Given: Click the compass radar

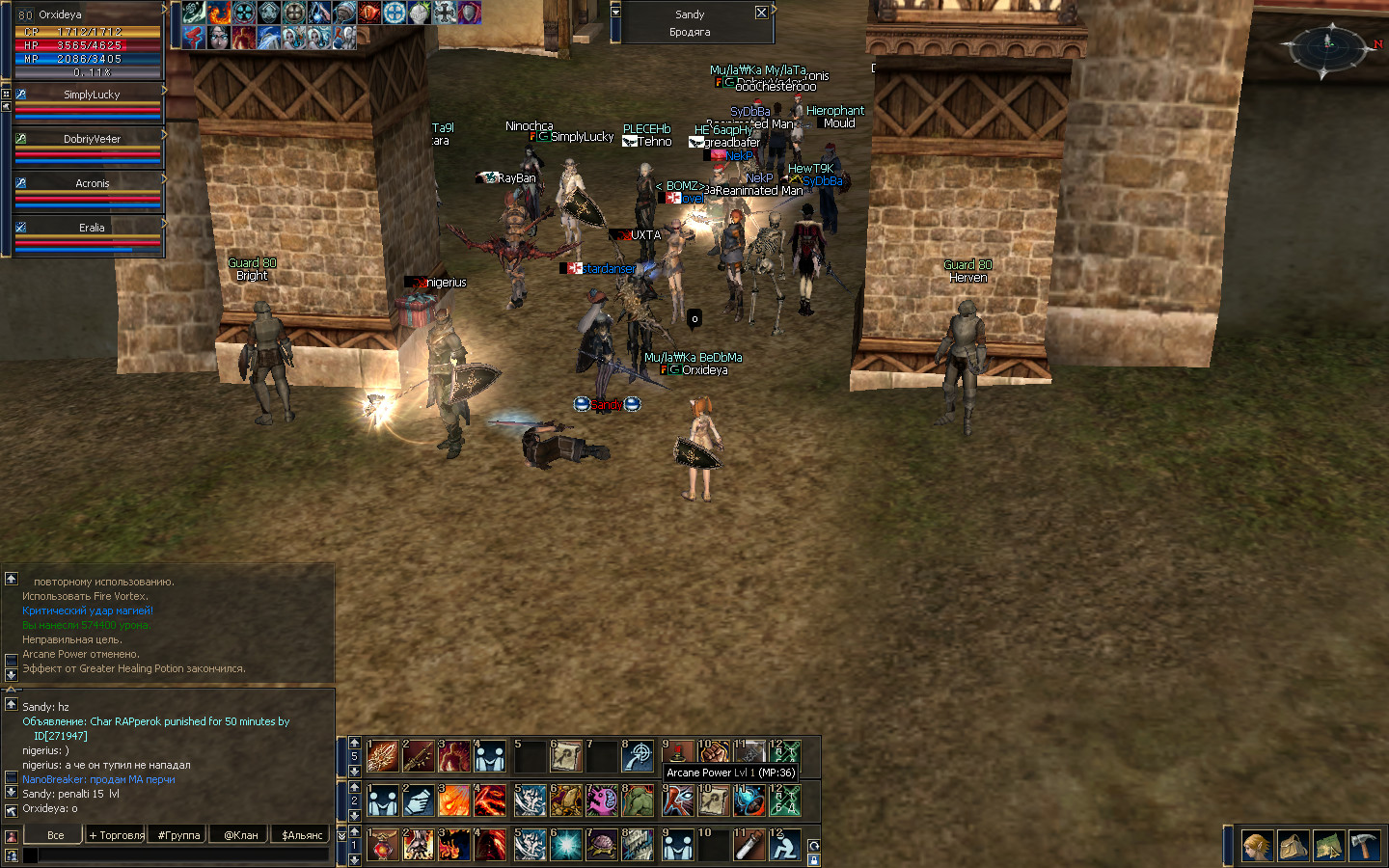Looking at the screenshot, I should 1328,43.
